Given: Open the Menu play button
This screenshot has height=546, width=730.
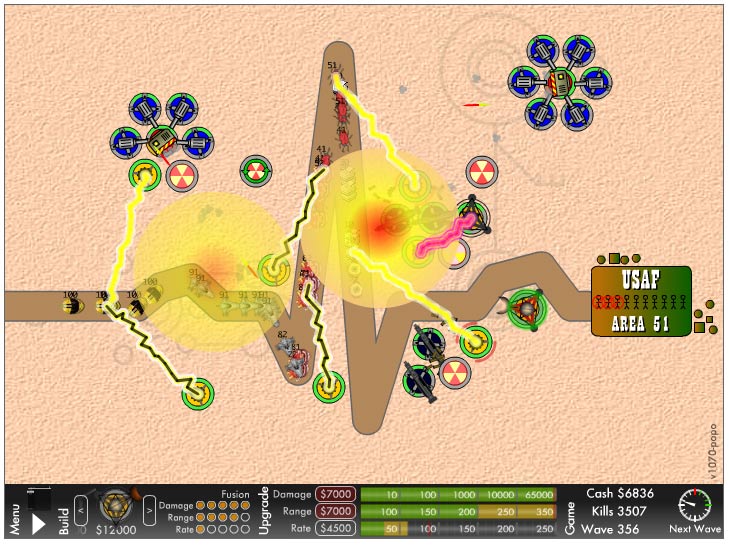Looking at the screenshot, I should [39, 521].
